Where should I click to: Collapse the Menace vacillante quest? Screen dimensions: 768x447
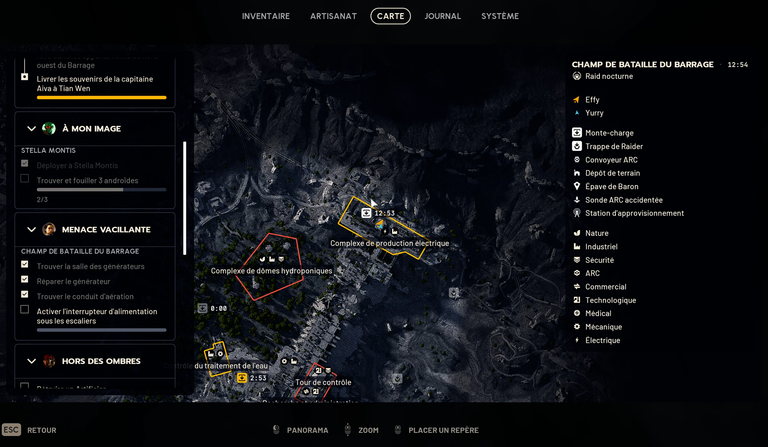pos(31,229)
